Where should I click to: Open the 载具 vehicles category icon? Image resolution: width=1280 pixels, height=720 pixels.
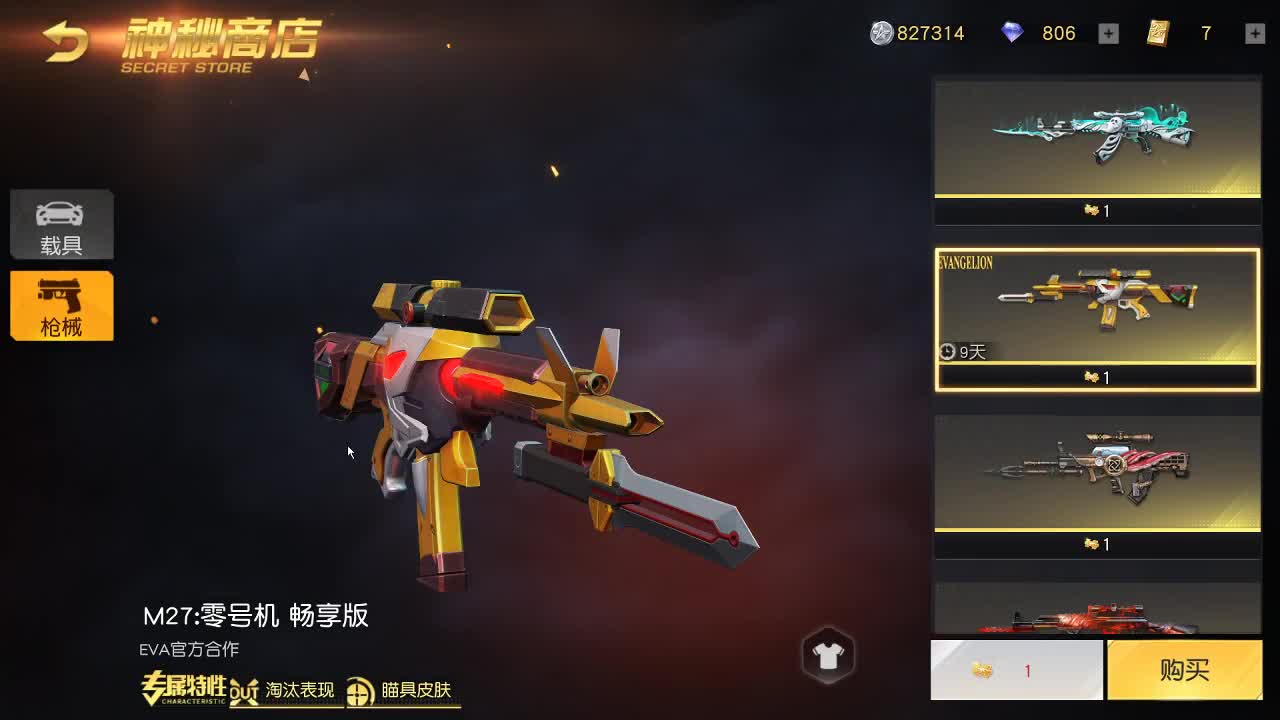tap(61, 224)
